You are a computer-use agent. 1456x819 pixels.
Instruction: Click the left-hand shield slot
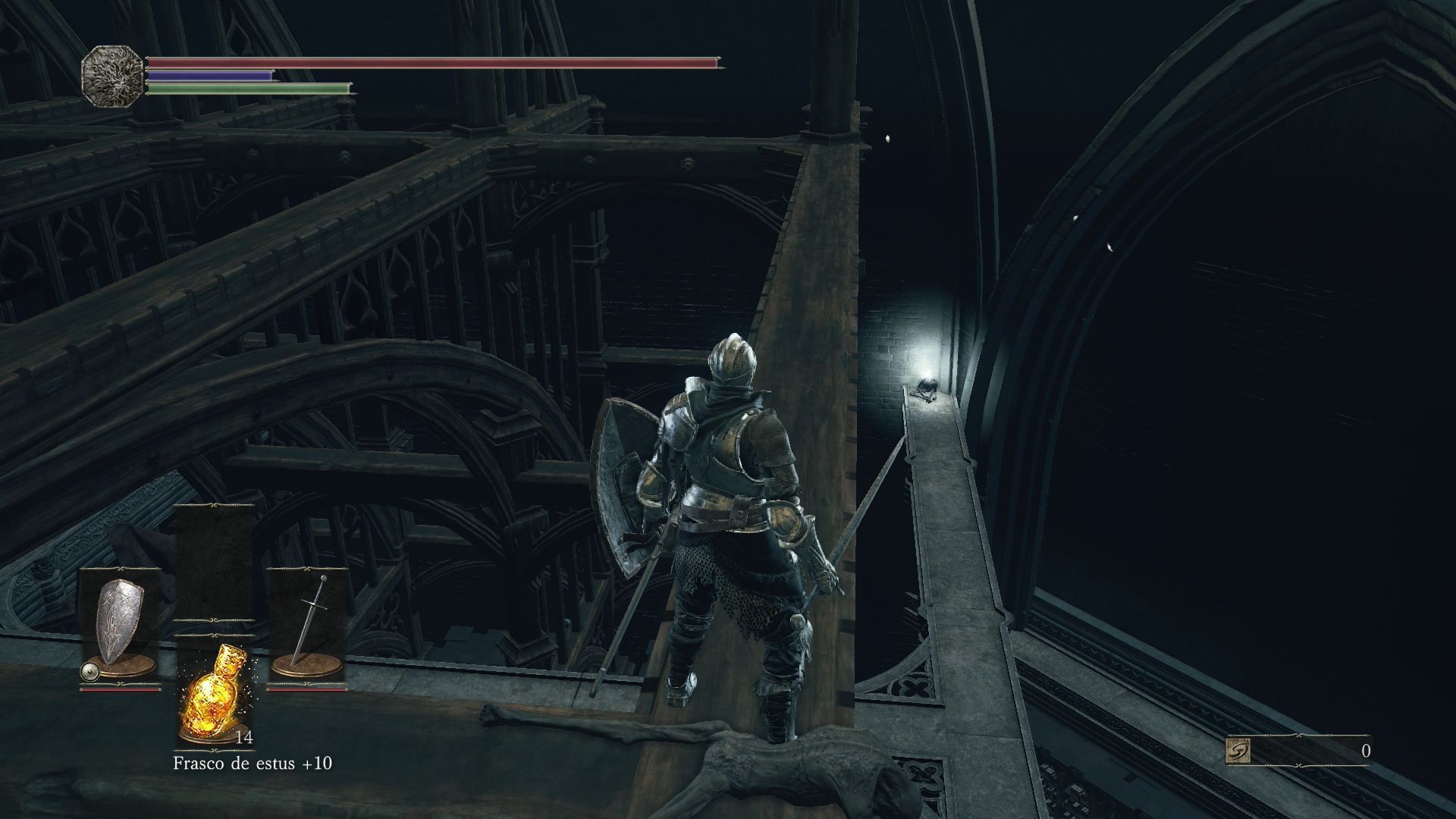(120, 626)
